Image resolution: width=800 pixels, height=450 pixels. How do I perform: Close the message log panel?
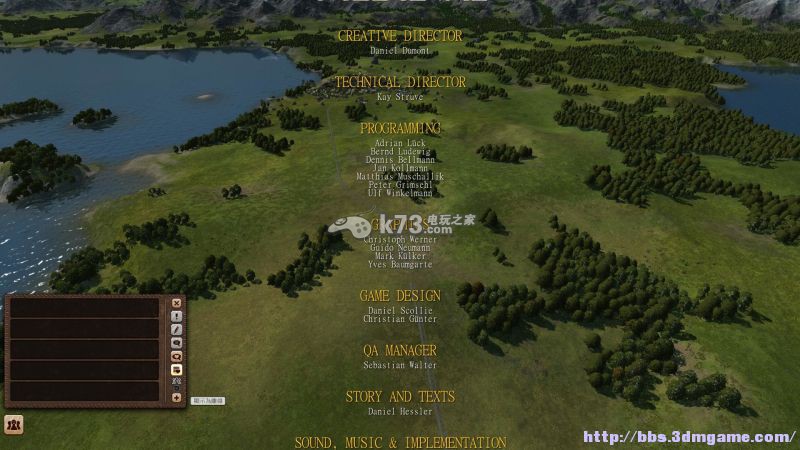pos(177,302)
